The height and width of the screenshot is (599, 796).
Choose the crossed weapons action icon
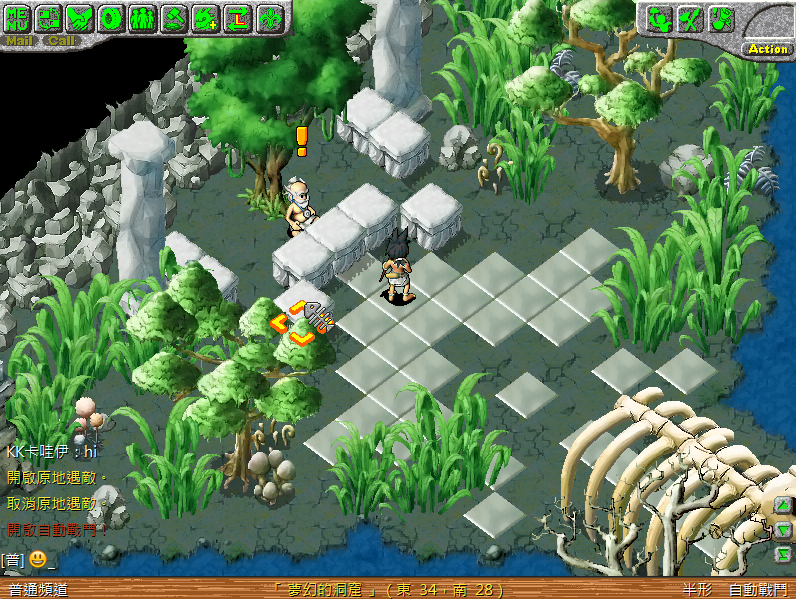point(690,18)
